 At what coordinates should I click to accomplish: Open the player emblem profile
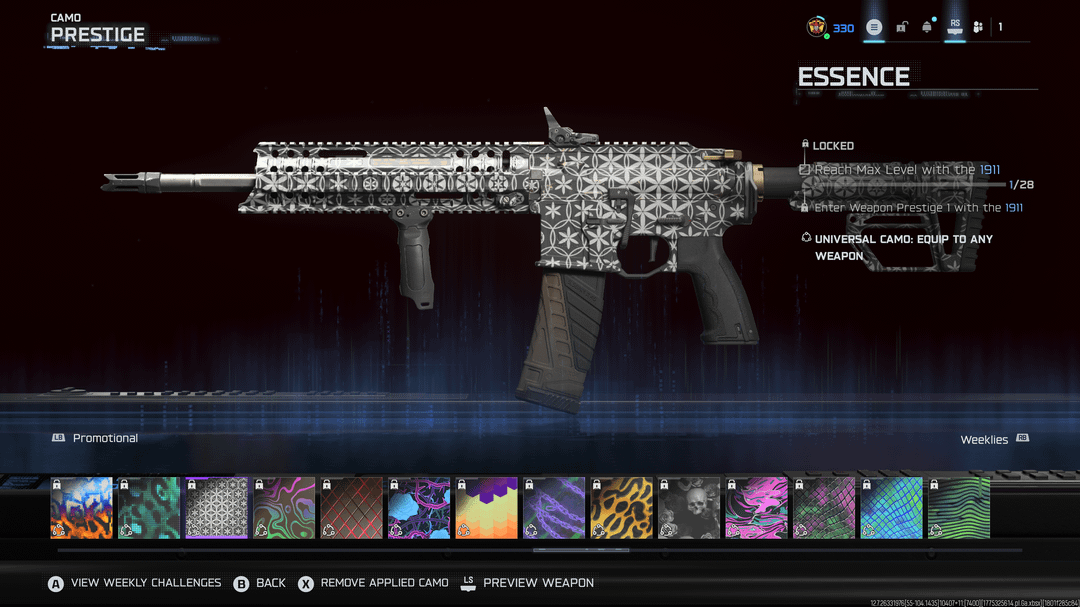pyautogui.click(x=817, y=27)
